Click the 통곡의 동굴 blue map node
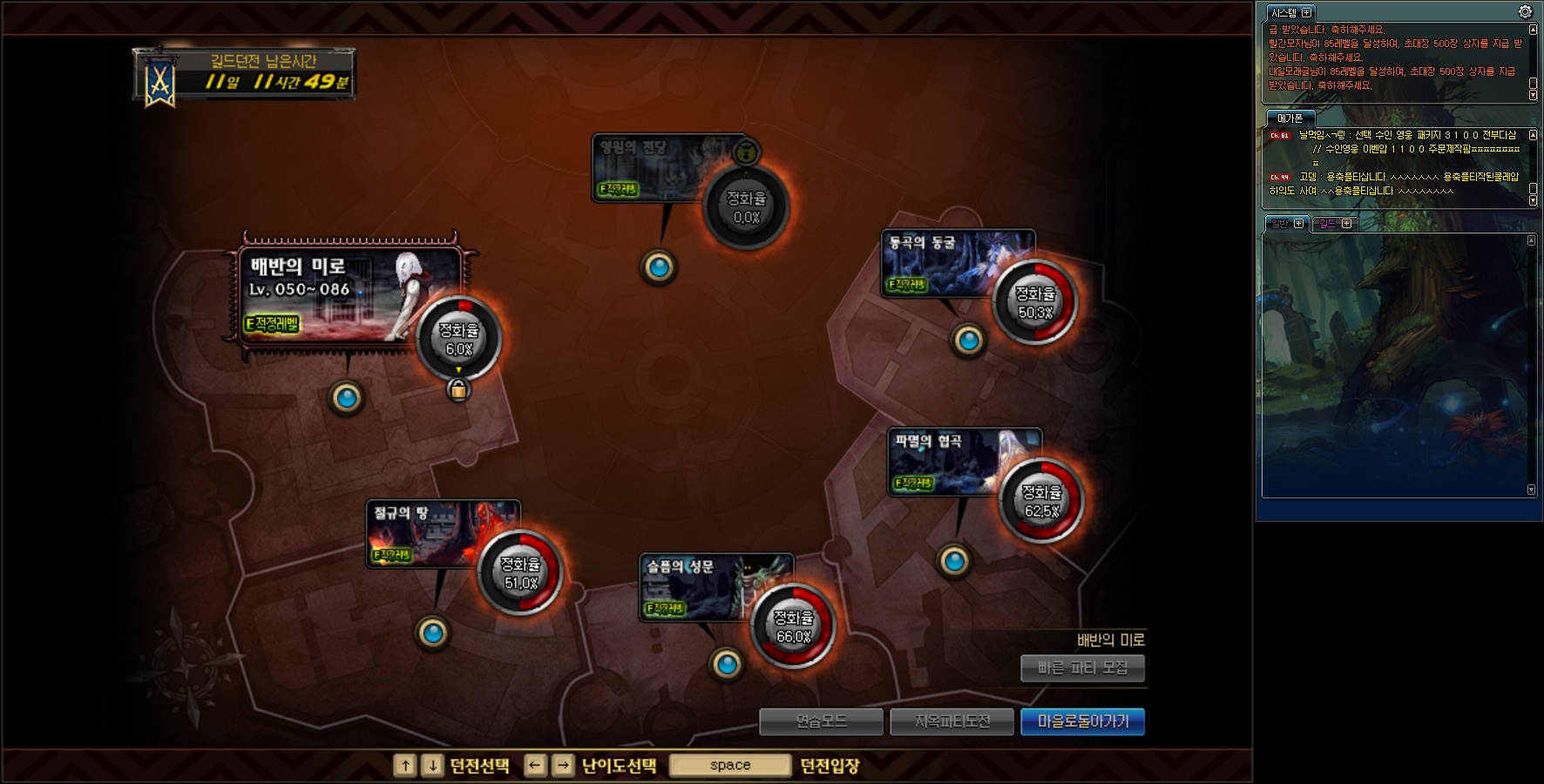This screenshot has width=1544, height=784. coord(968,341)
